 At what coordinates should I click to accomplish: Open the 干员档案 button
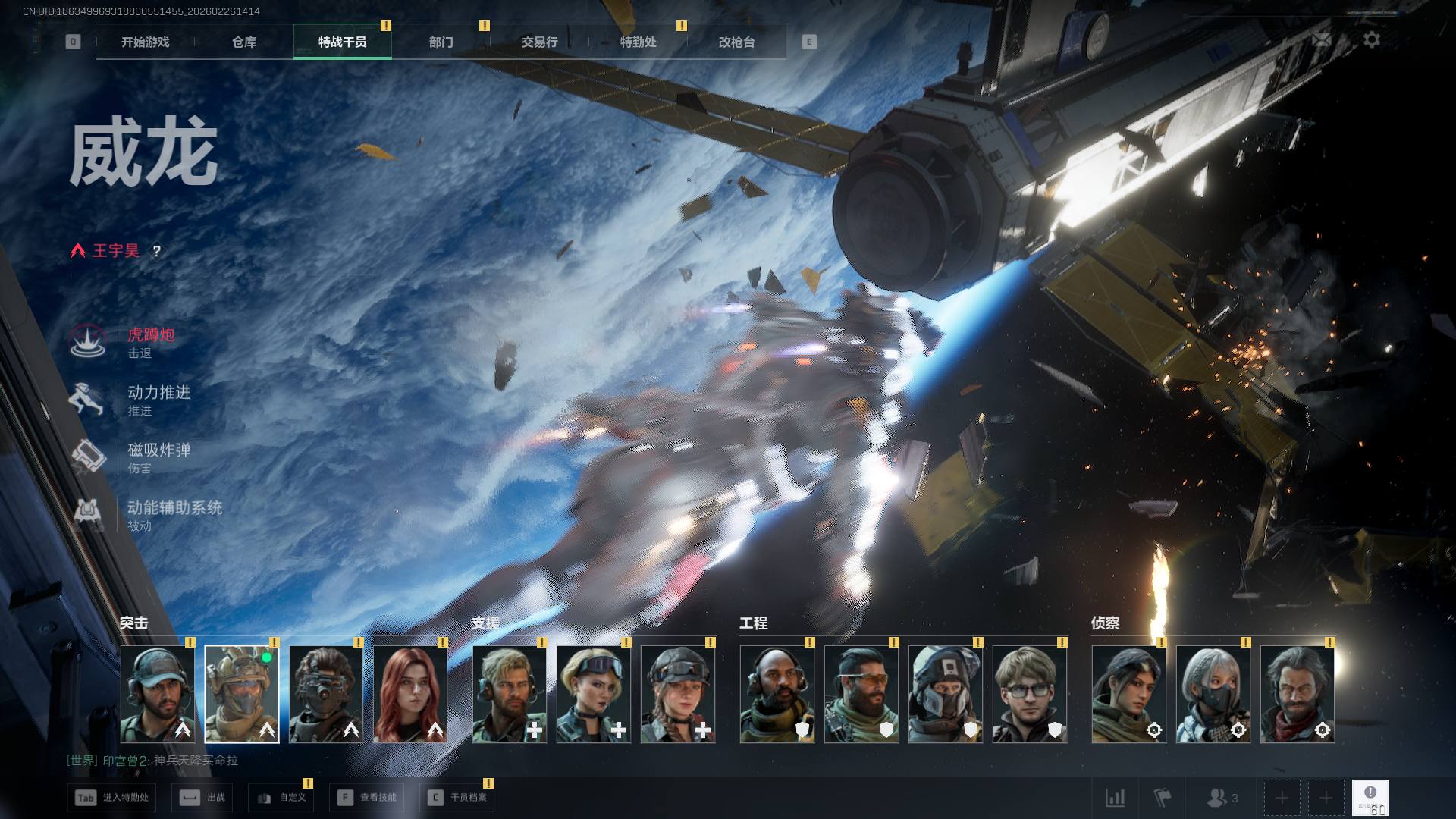tap(457, 798)
